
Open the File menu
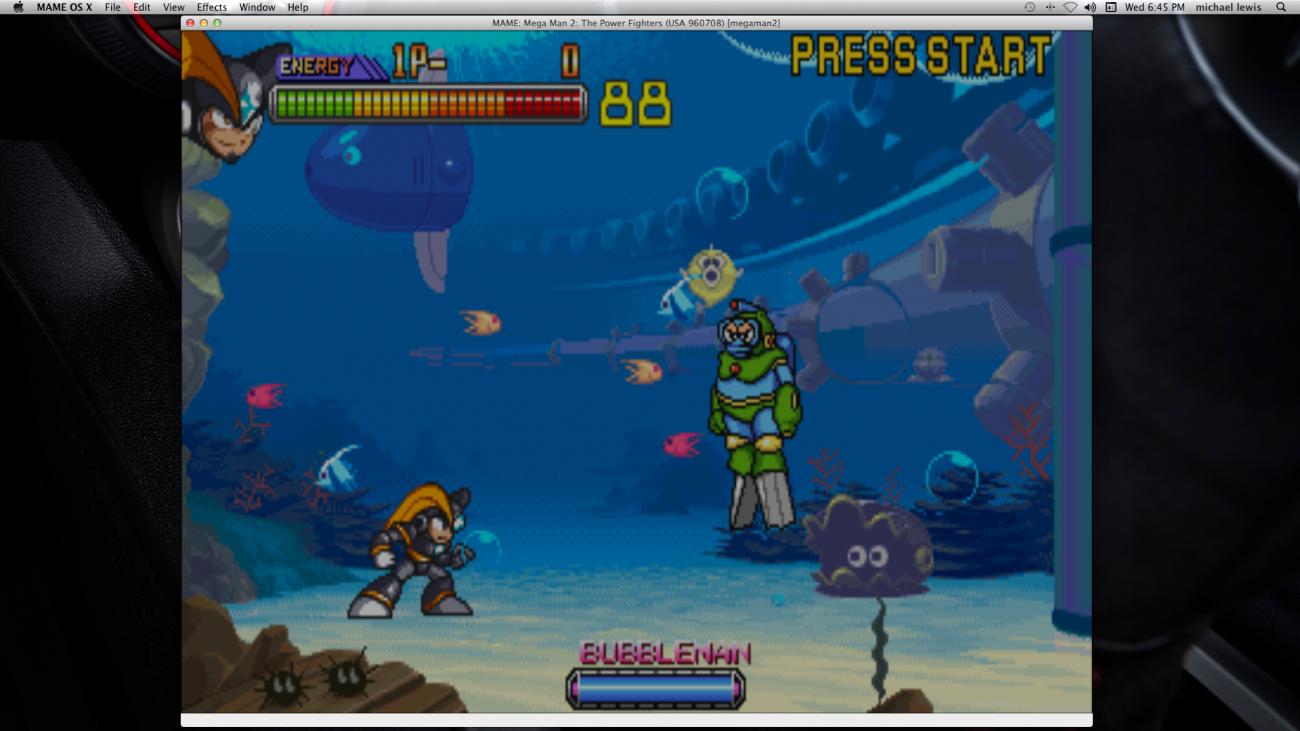pyautogui.click(x=113, y=7)
